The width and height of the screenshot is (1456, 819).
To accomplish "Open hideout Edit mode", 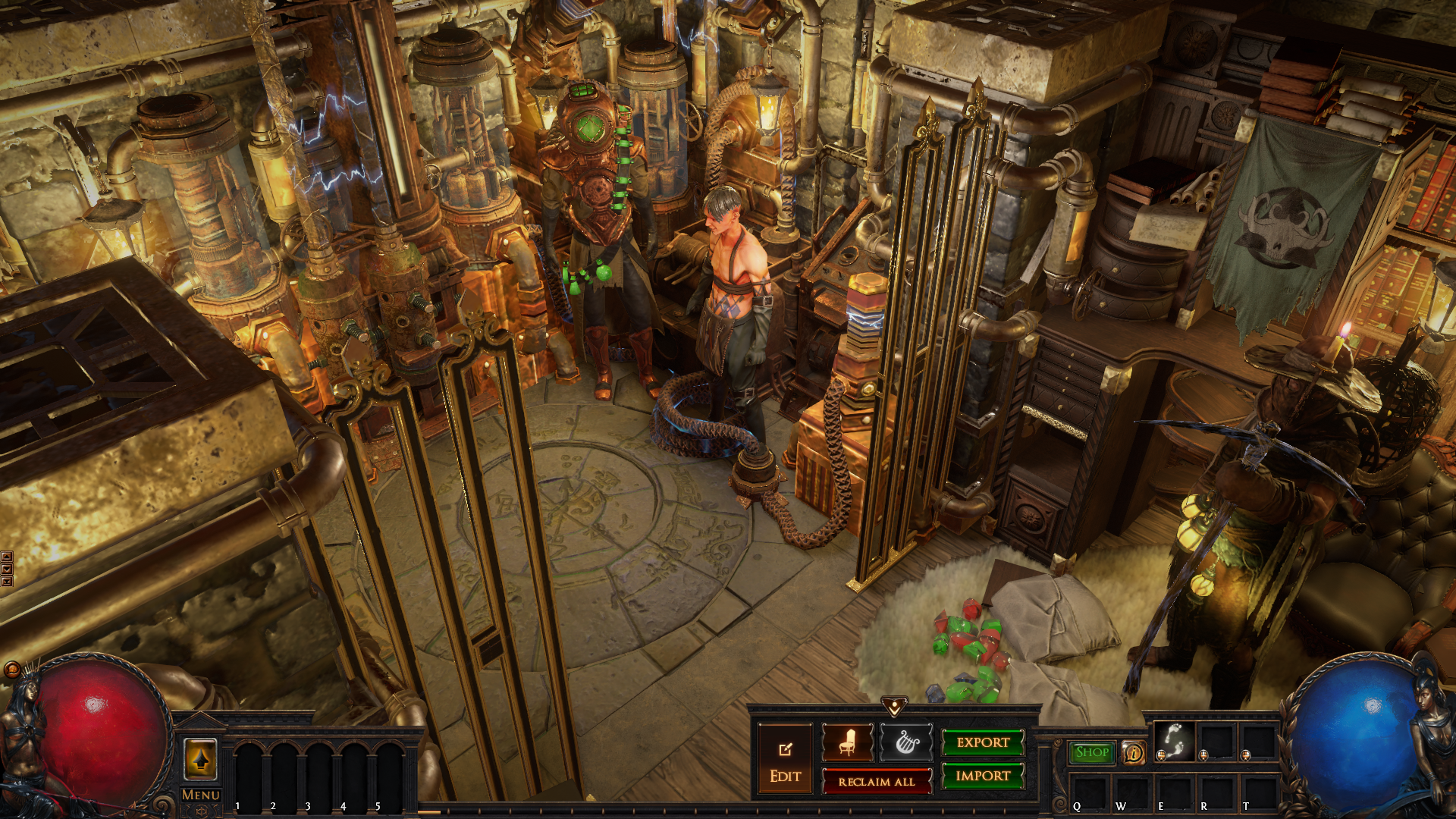I will [785, 761].
